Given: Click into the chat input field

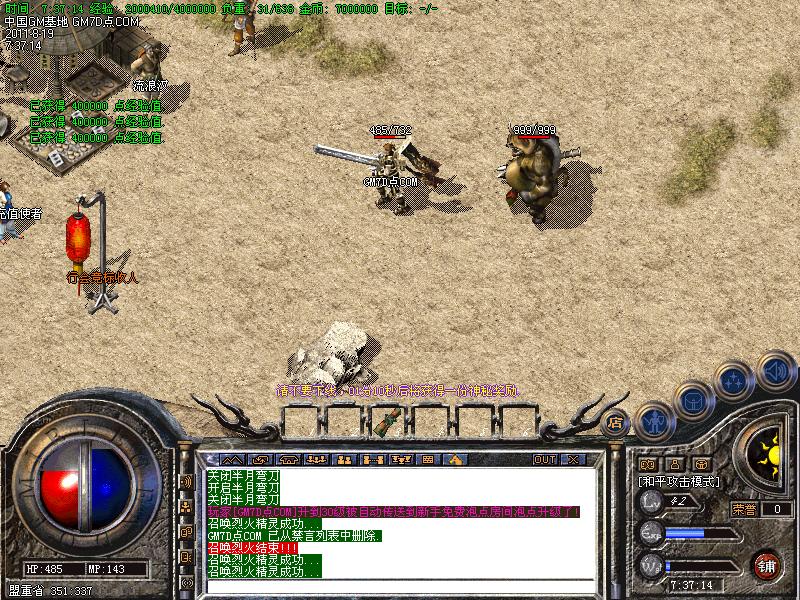Looking at the screenshot, I should pos(400,587).
